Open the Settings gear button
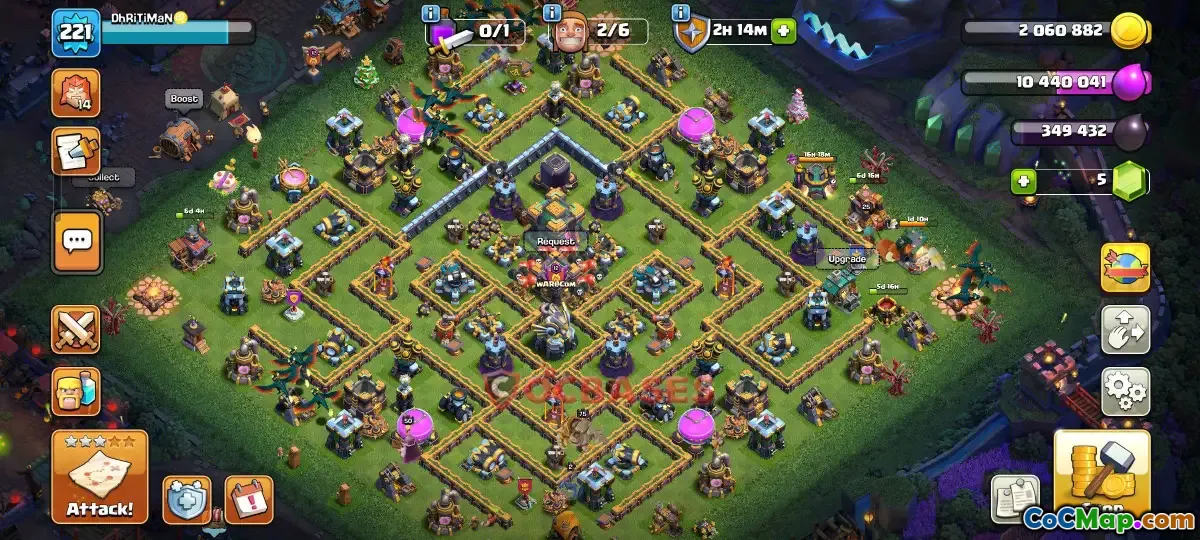Viewport: 1200px width, 540px height. tap(1125, 391)
